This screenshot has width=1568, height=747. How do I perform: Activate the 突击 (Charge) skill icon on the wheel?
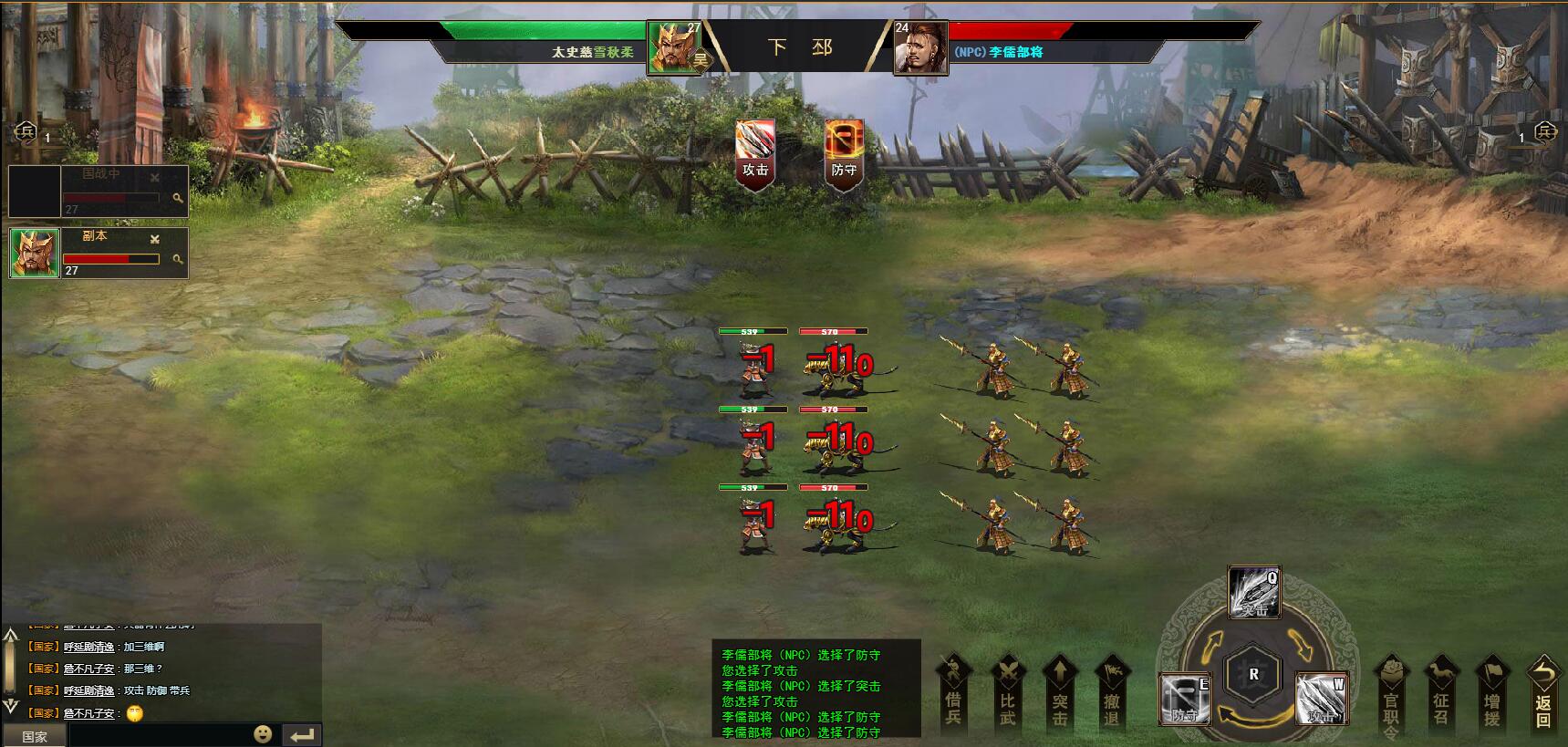coord(1254,593)
